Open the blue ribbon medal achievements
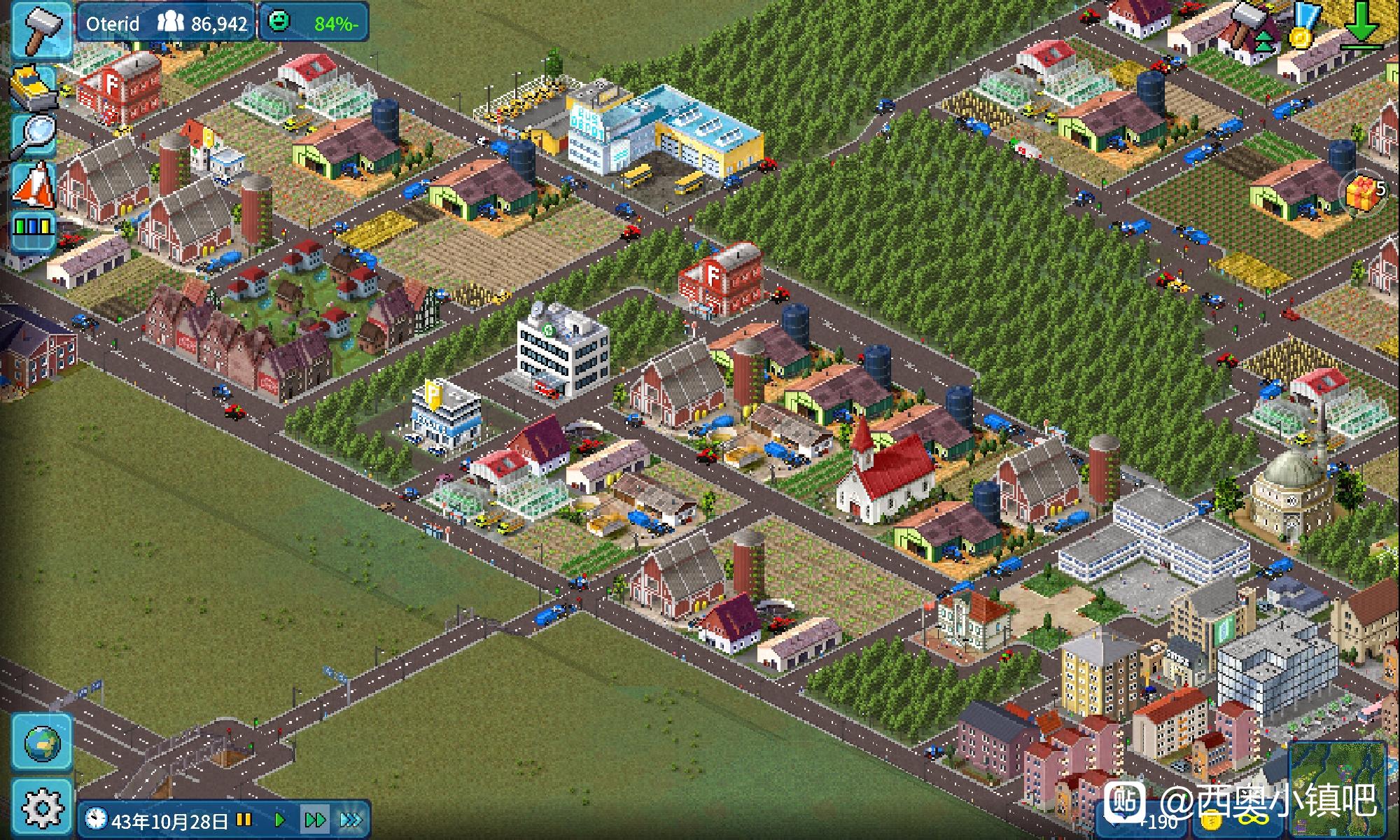The height and width of the screenshot is (840, 1400). tap(1303, 24)
